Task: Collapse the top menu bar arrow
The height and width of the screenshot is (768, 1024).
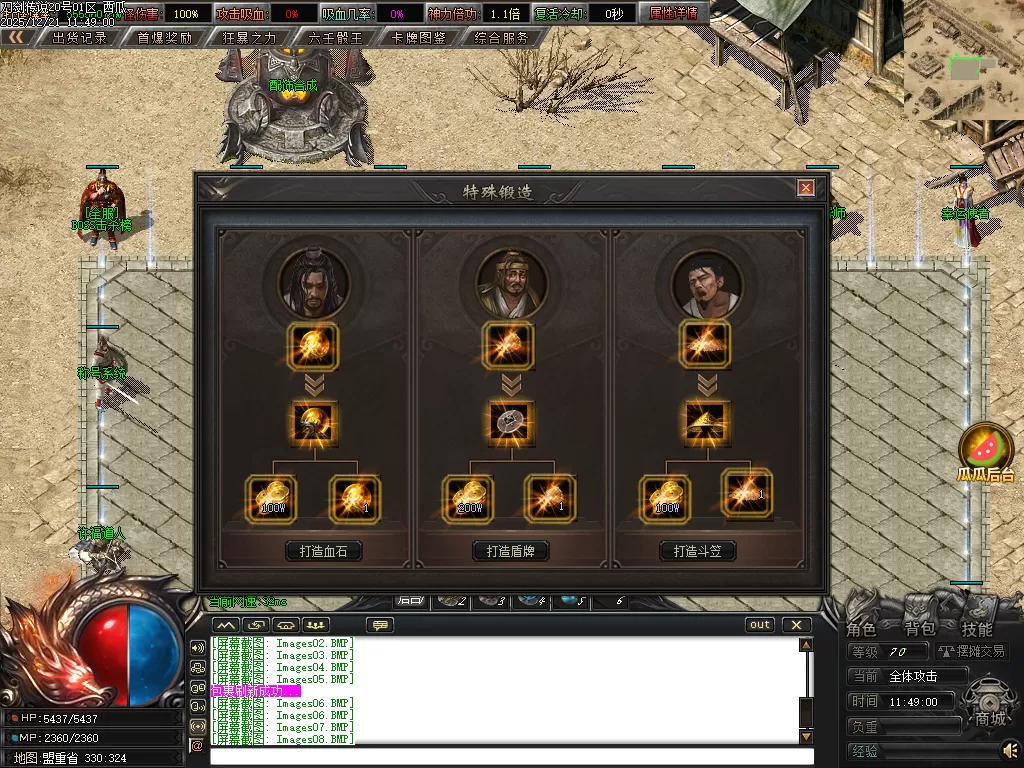Action: tap(15, 37)
